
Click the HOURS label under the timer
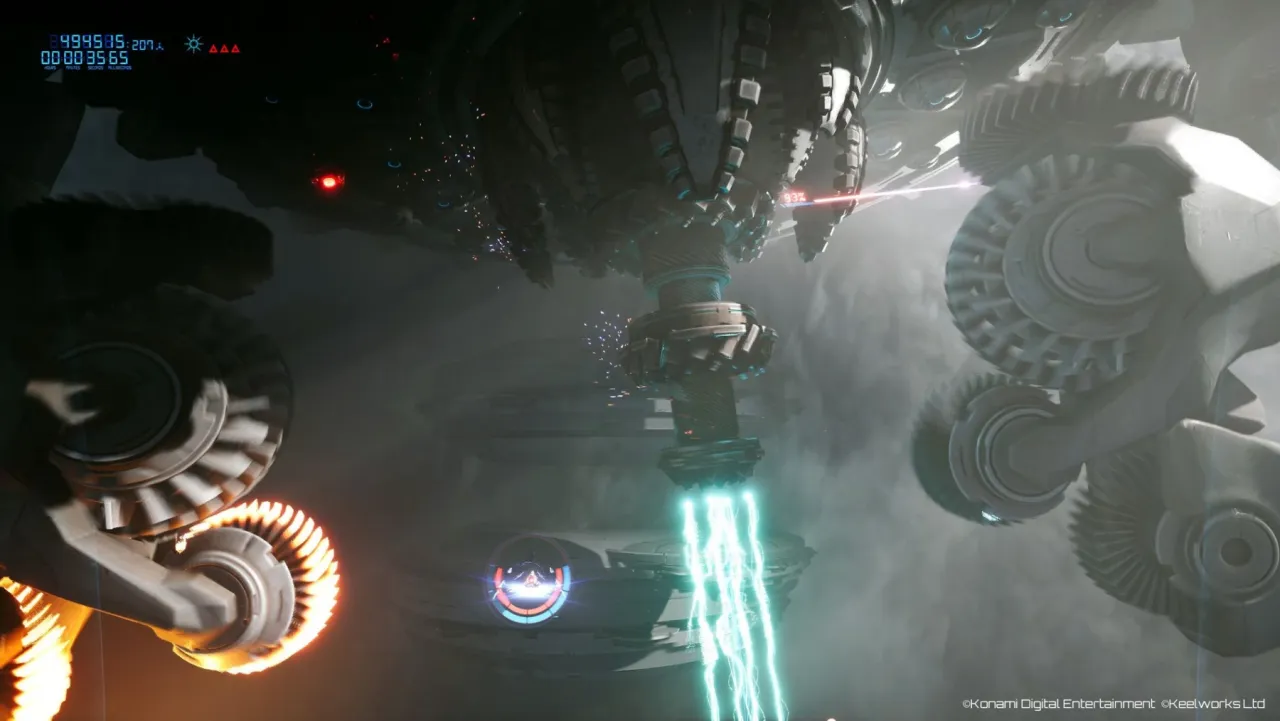pos(49,68)
